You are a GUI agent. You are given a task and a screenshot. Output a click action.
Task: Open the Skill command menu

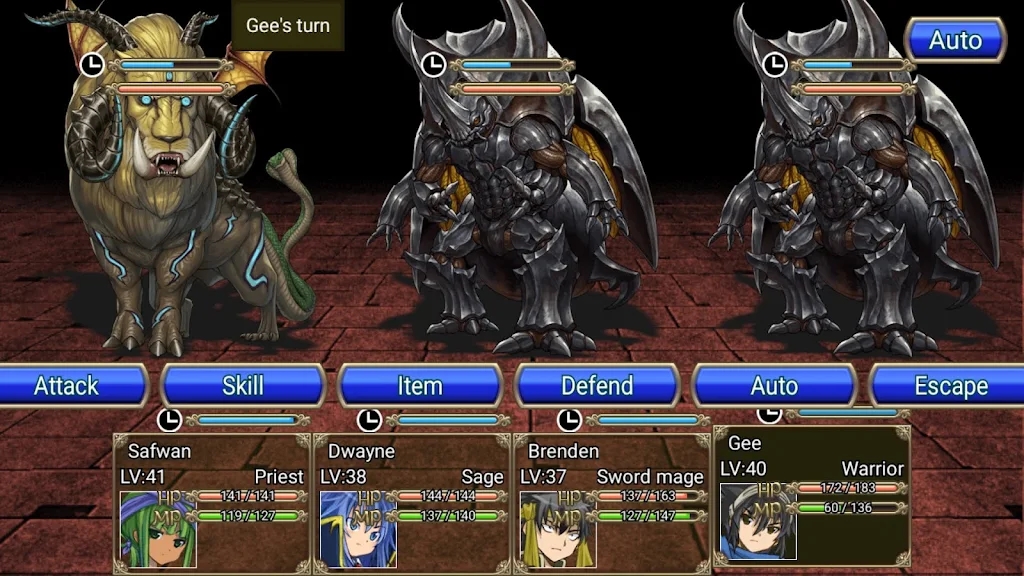pyautogui.click(x=243, y=386)
